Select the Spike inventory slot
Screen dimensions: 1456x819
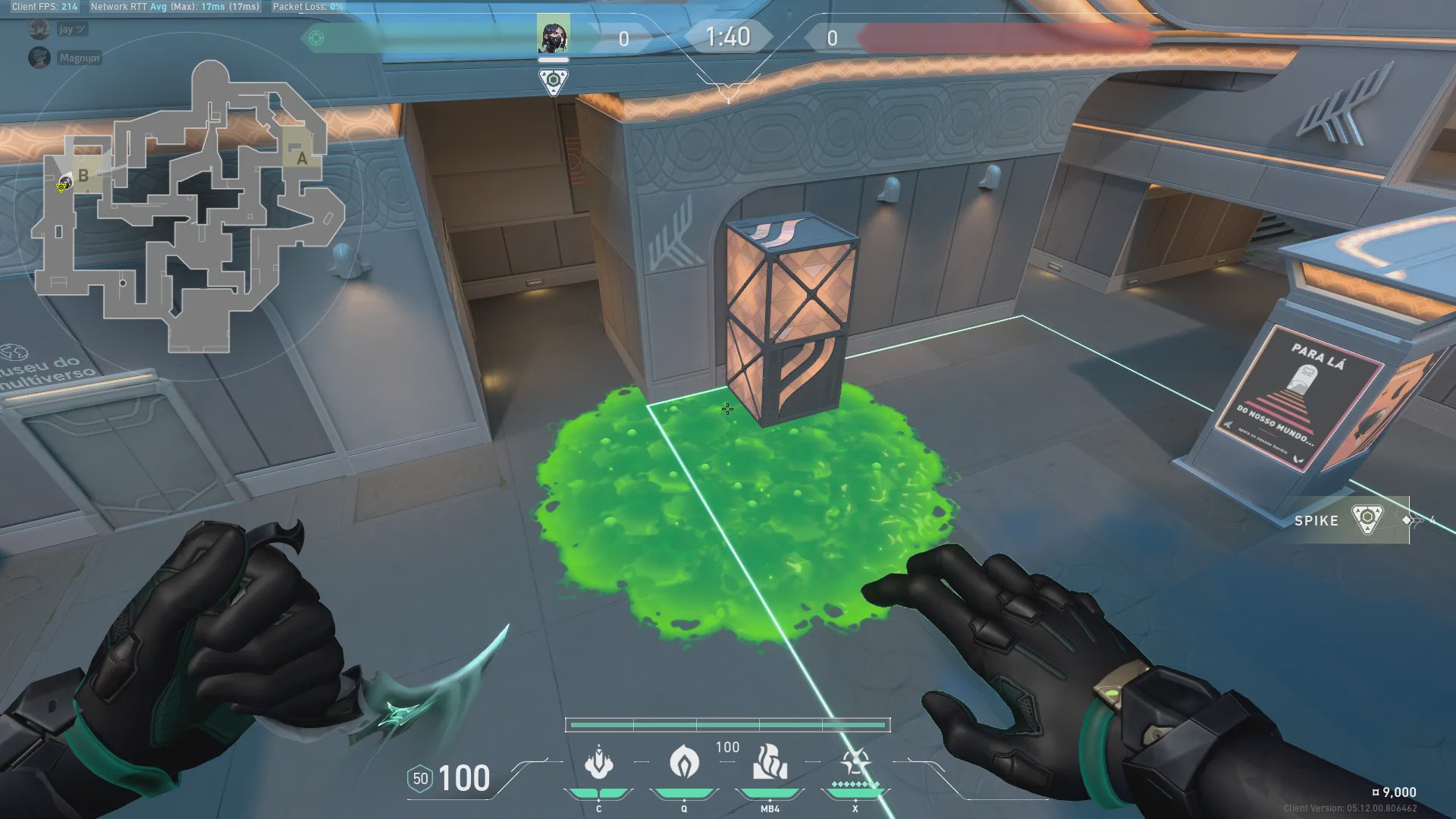tap(1351, 520)
